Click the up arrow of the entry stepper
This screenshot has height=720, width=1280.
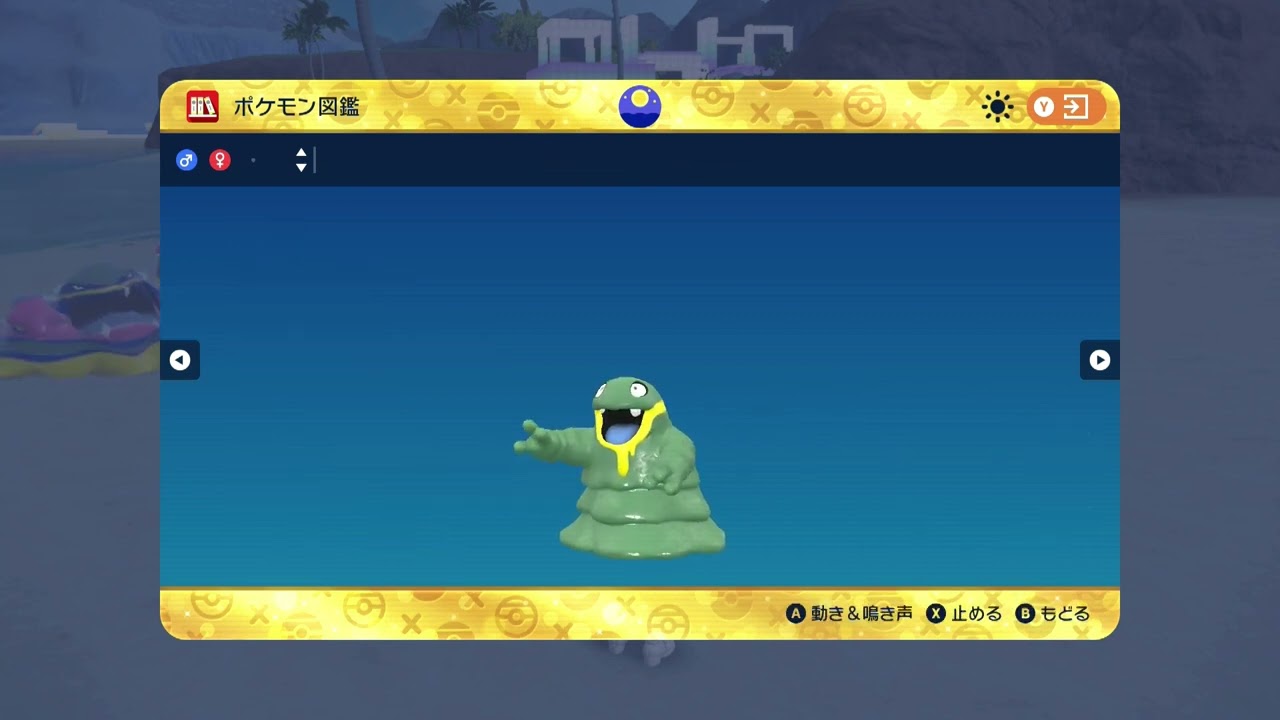point(301,154)
